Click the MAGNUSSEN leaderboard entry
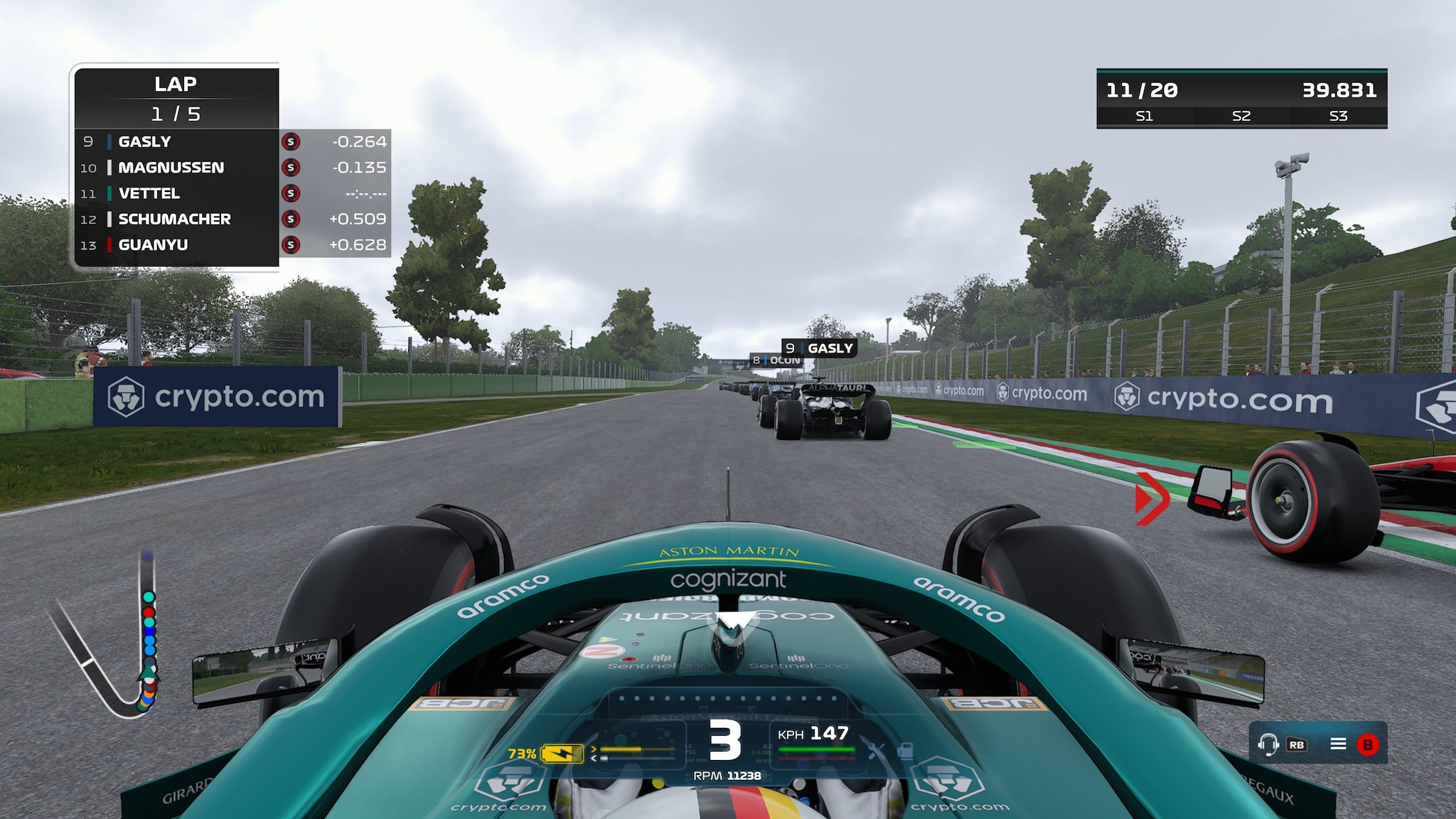 pyautogui.click(x=171, y=167)
